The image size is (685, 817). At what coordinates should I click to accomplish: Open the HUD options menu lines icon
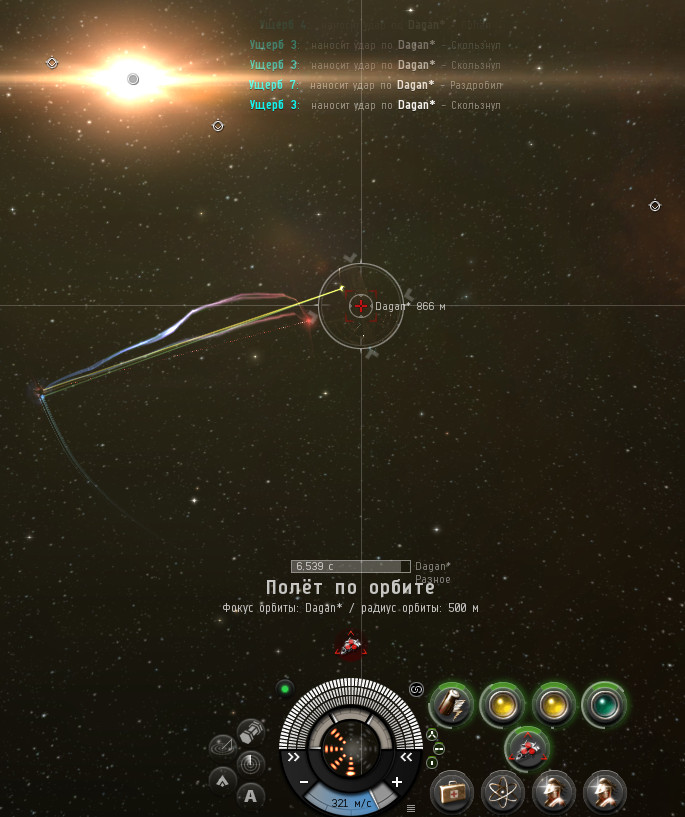[410, 808]
